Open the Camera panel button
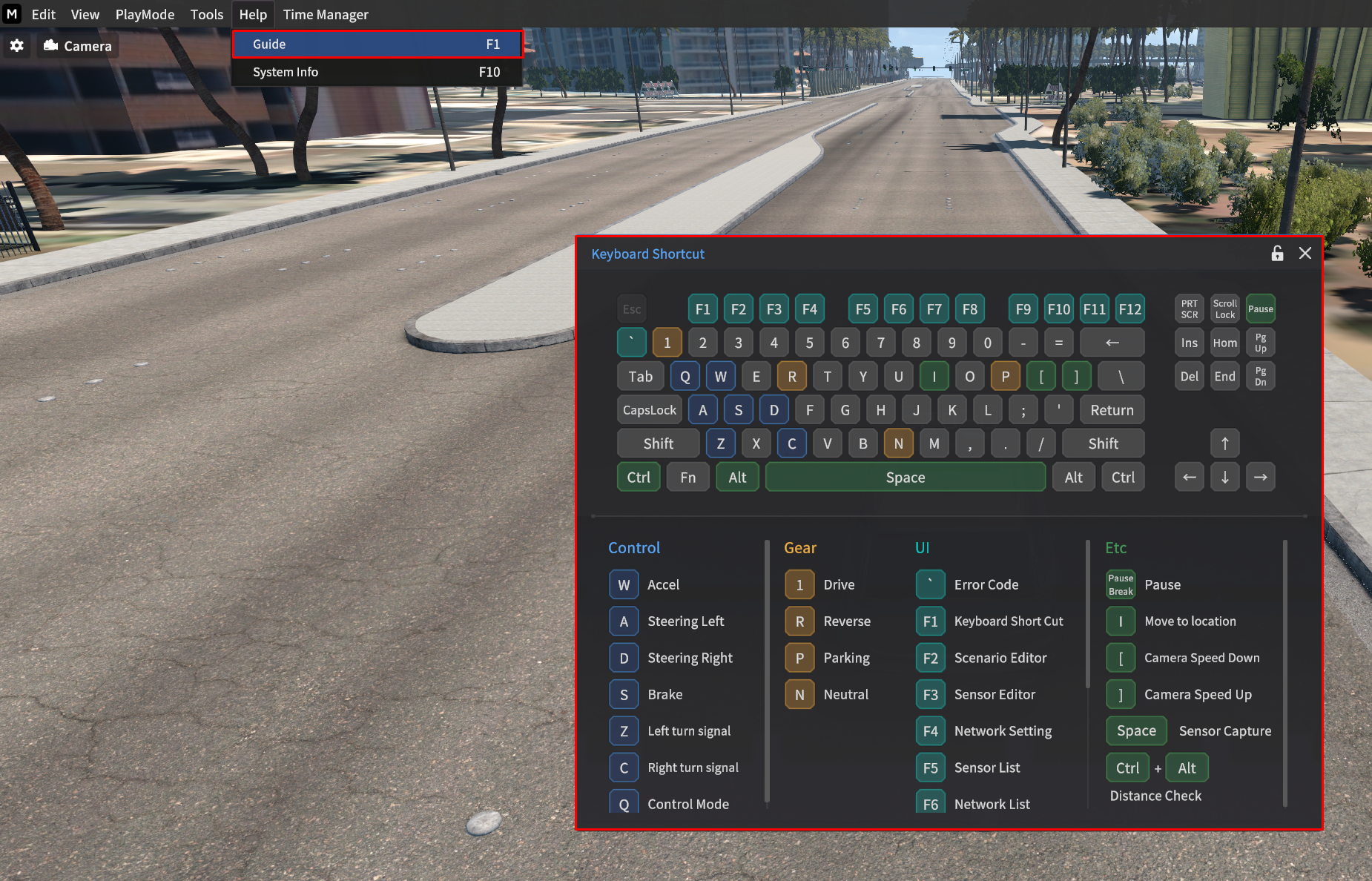Image resolution: width=1372 pixels, height=881 pixels. click(x=78, y=46)
